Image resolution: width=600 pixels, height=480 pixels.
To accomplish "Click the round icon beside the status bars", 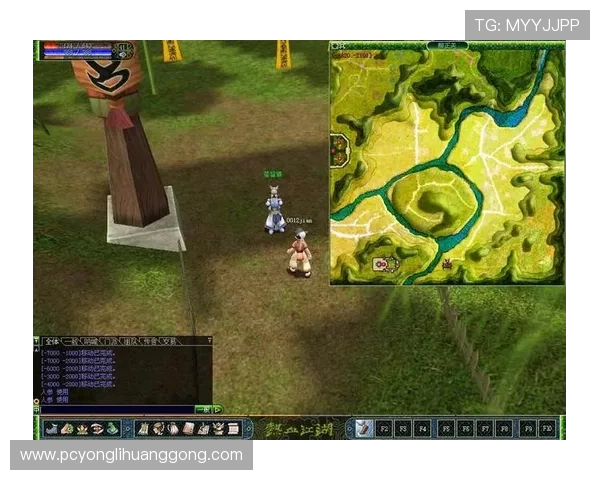I will click(124, 49).
